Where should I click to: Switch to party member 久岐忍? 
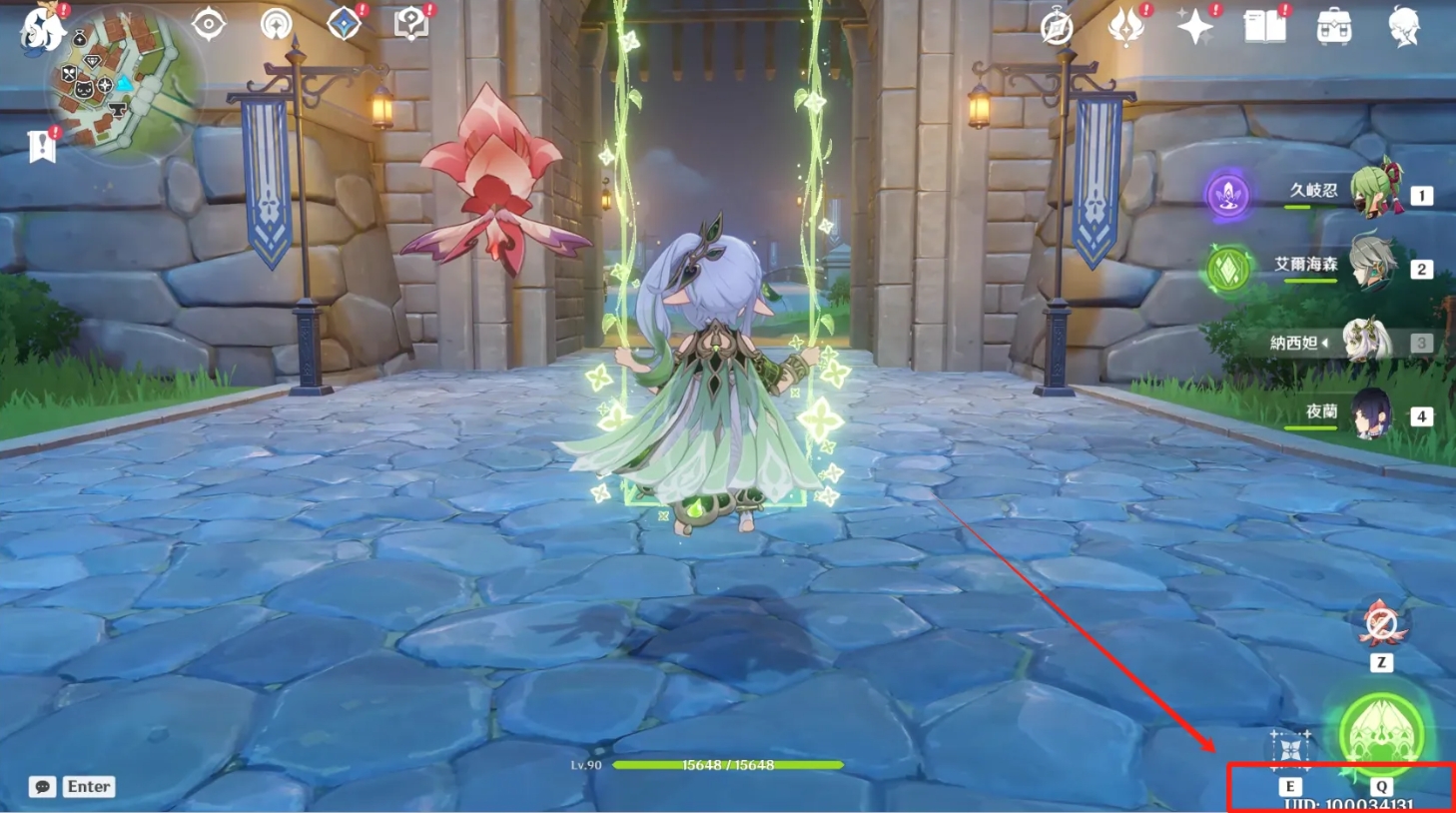pyautogui.click(x=1376, y=192)
